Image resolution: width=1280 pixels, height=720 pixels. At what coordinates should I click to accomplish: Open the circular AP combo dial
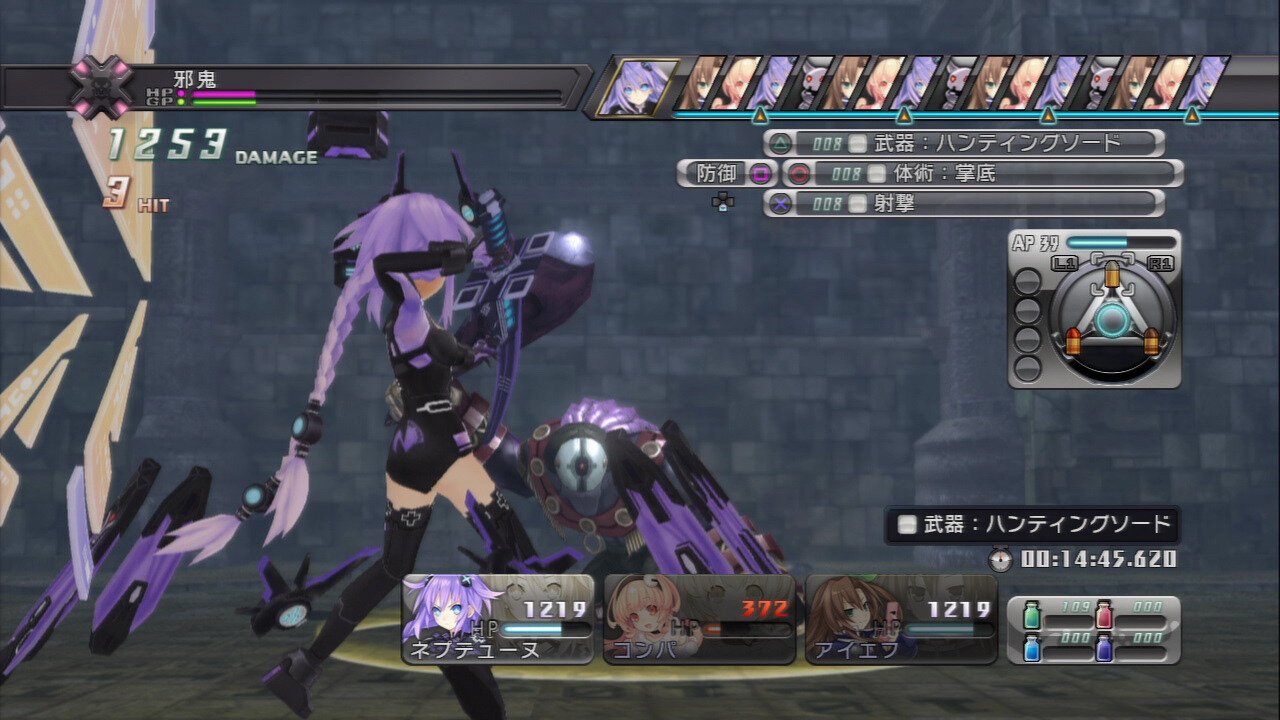point(1110,320)
